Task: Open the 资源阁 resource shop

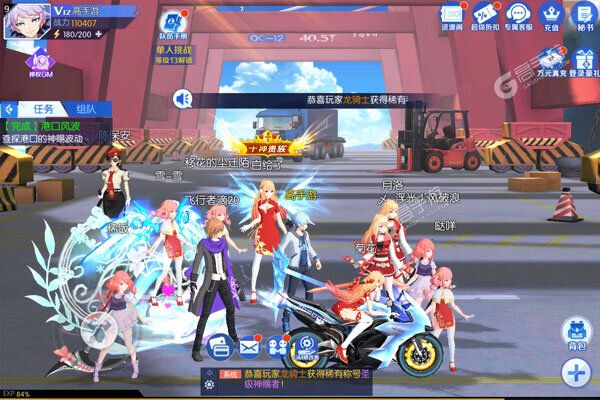Action: pos(452,16)
